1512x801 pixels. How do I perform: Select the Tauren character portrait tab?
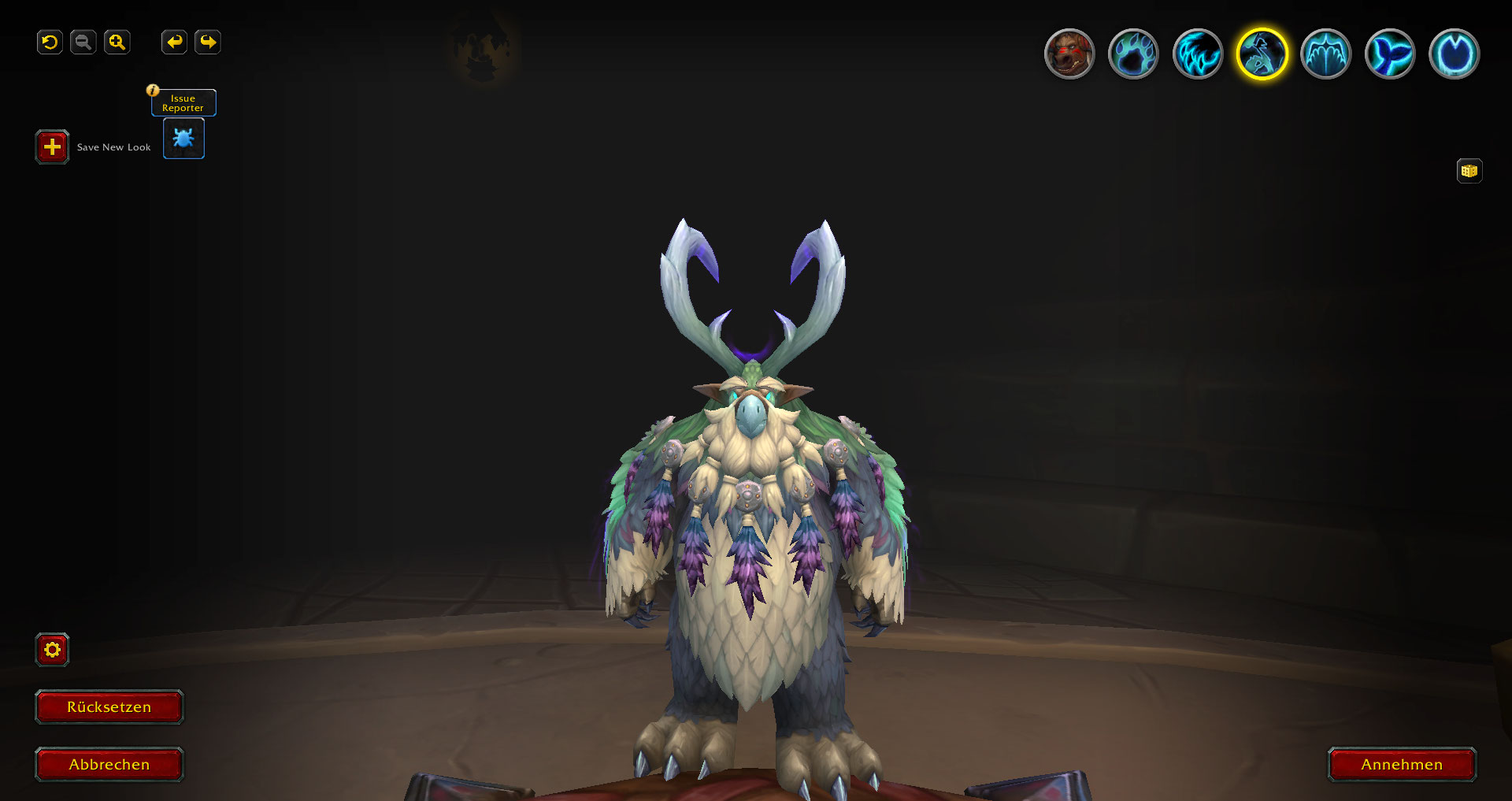pyautogui.click(x=1069, y=54)
